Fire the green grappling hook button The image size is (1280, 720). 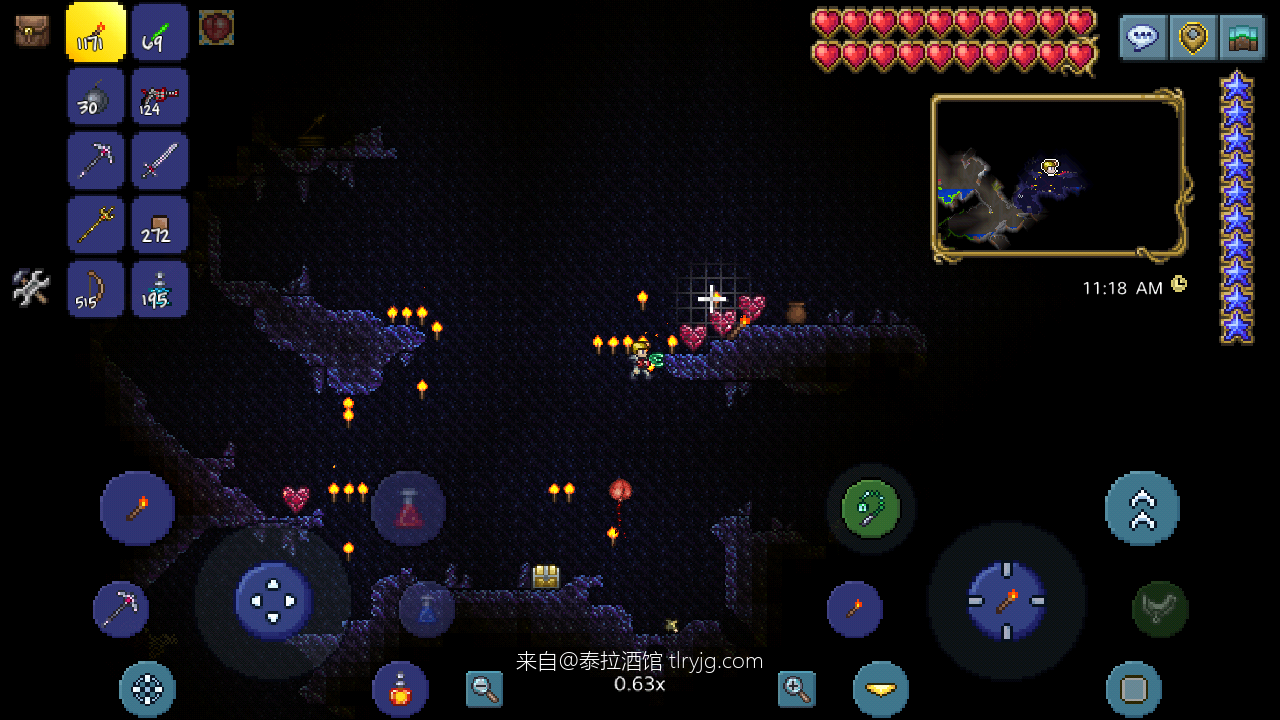point(870,508)
